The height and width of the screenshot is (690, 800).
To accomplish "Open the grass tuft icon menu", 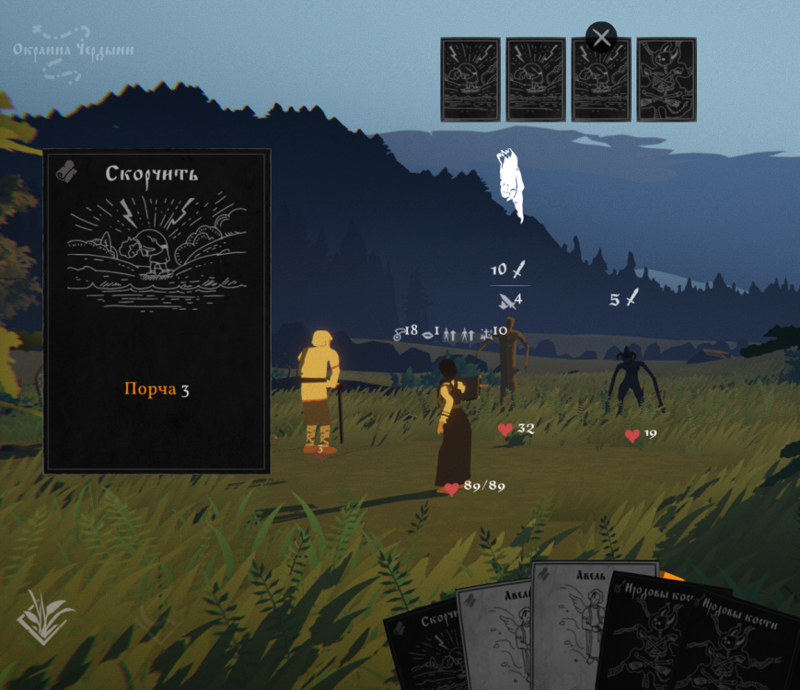I will click(x=45, y=617).
